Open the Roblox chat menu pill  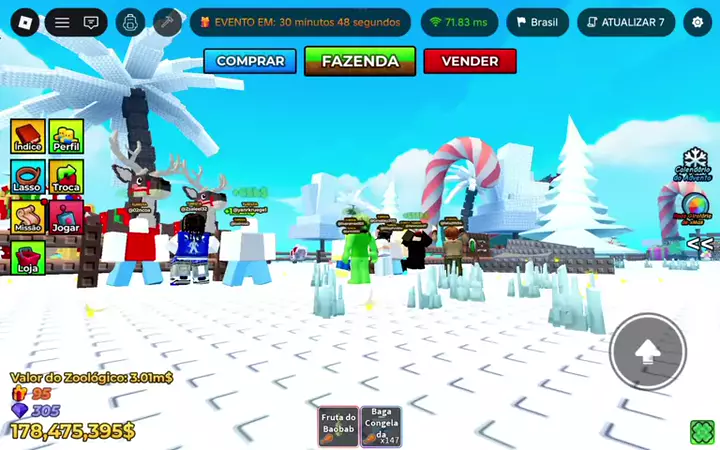(x=76, y=22)
